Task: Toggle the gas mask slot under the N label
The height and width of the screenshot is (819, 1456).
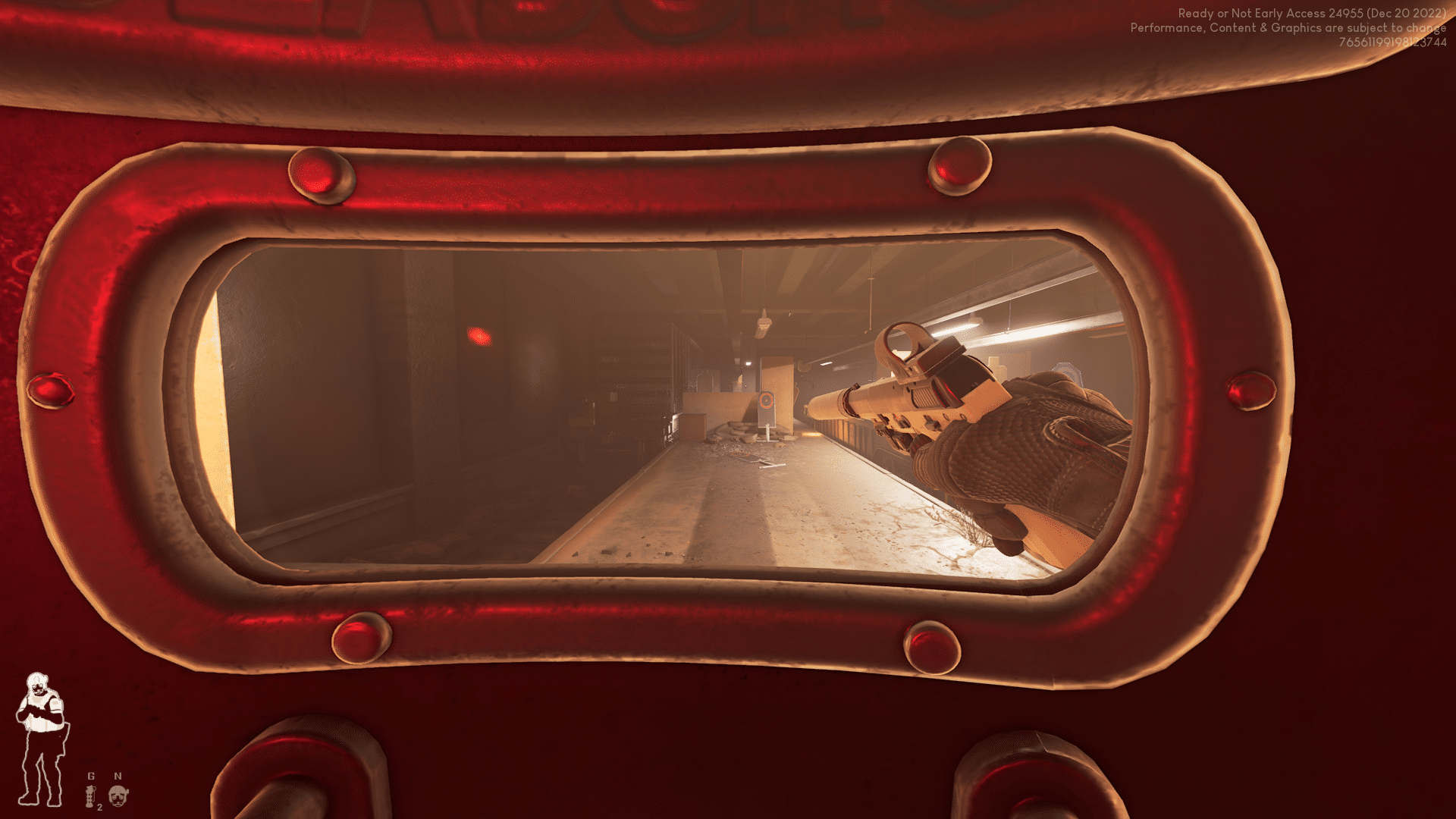Action: coord(118,795)
